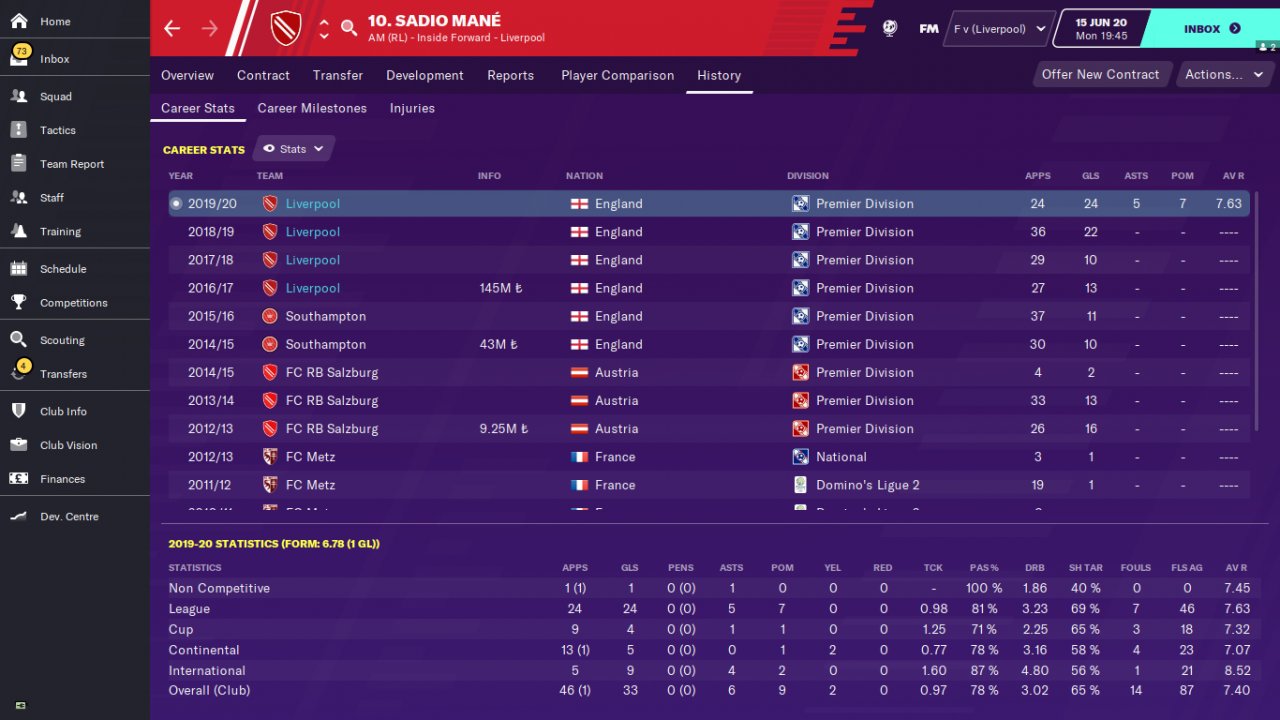Show the Transfers section
Screen dimensions: 1280x720
click(x=63, y=374)
